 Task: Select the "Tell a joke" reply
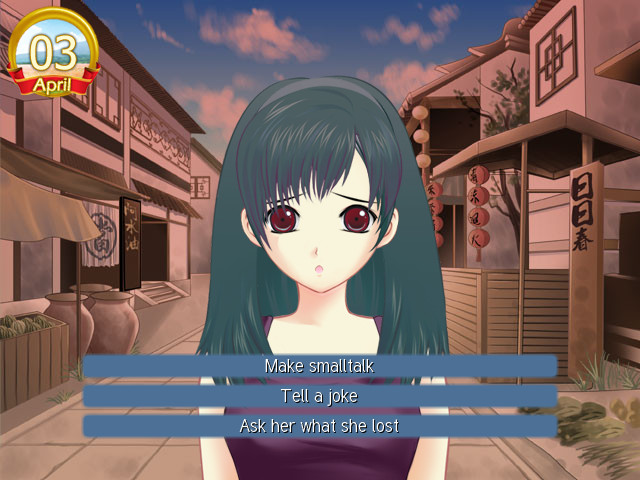319,396
